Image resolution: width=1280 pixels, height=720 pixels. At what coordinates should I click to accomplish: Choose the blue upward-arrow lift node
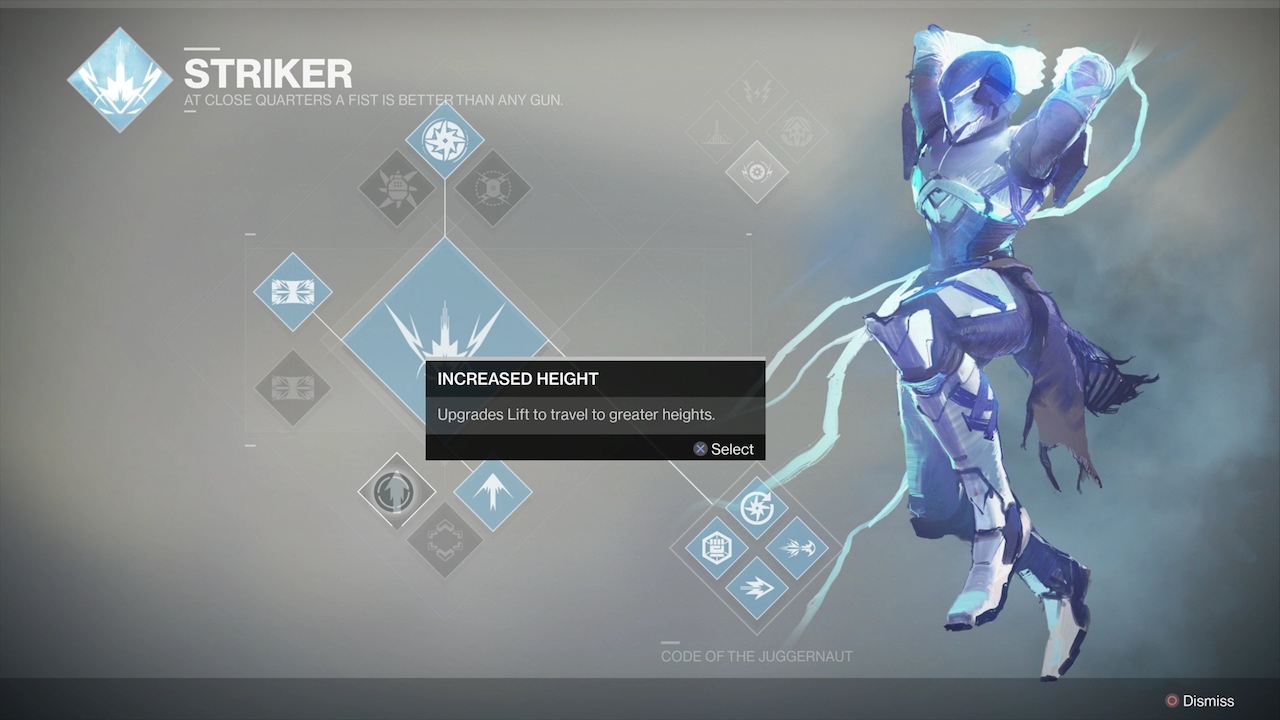(492, 491)
